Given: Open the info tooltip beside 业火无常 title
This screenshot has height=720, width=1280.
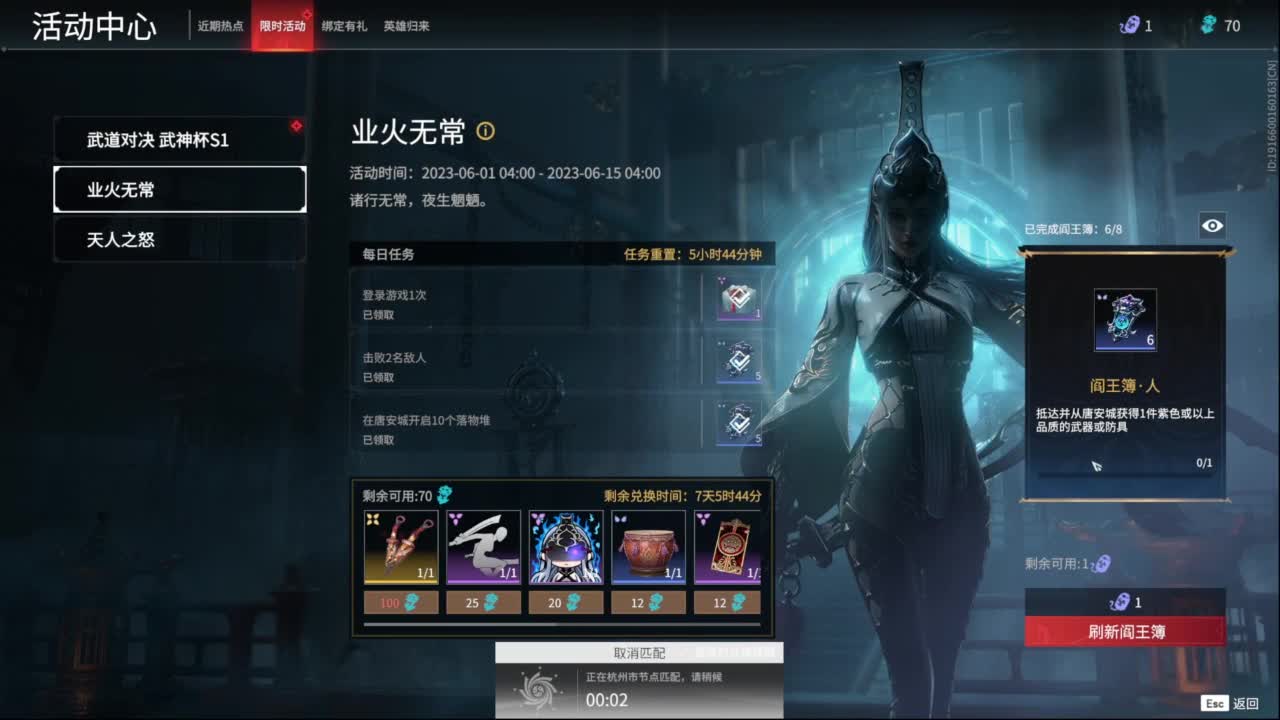Looking at the screenshot, I should click(x=487, y=132).
